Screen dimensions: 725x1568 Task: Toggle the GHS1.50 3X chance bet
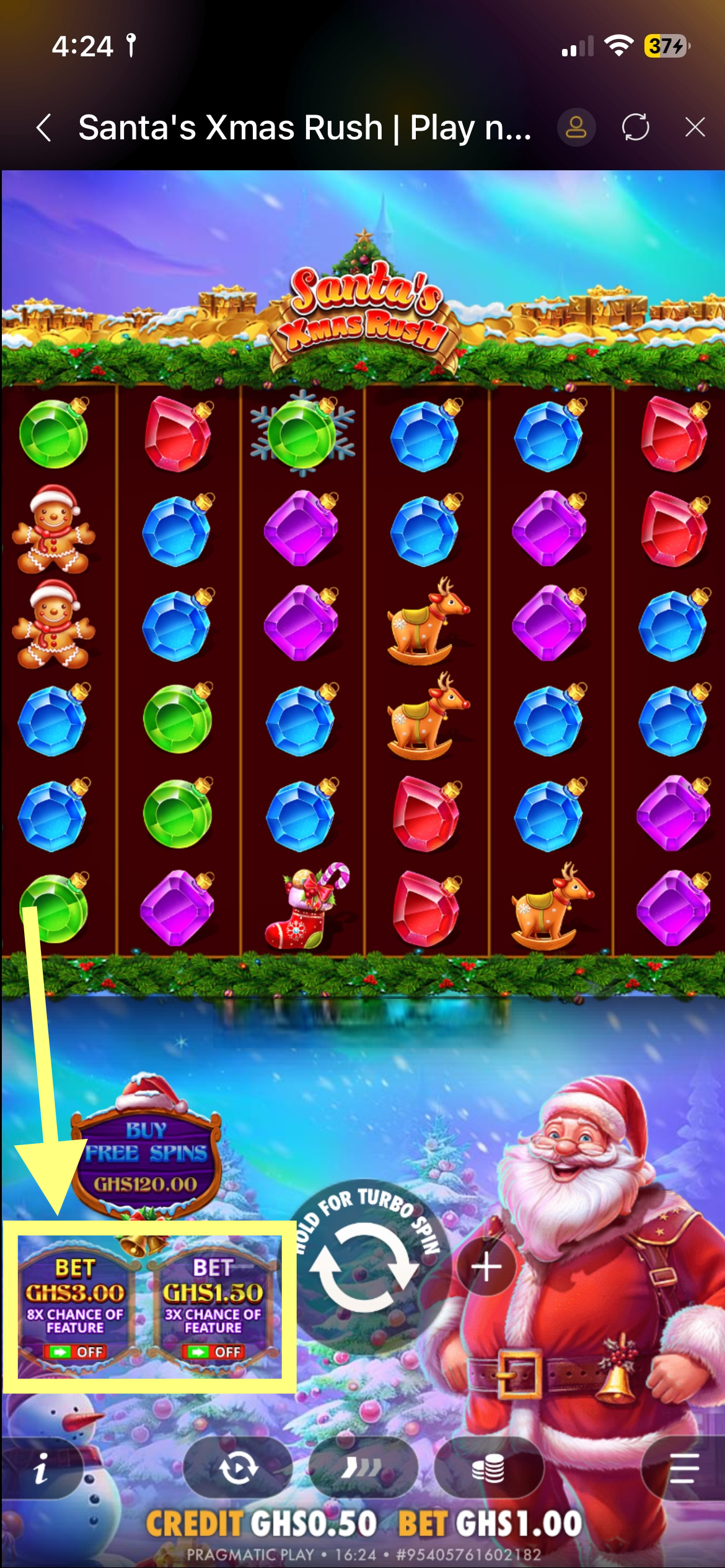tap(213, 1308)
